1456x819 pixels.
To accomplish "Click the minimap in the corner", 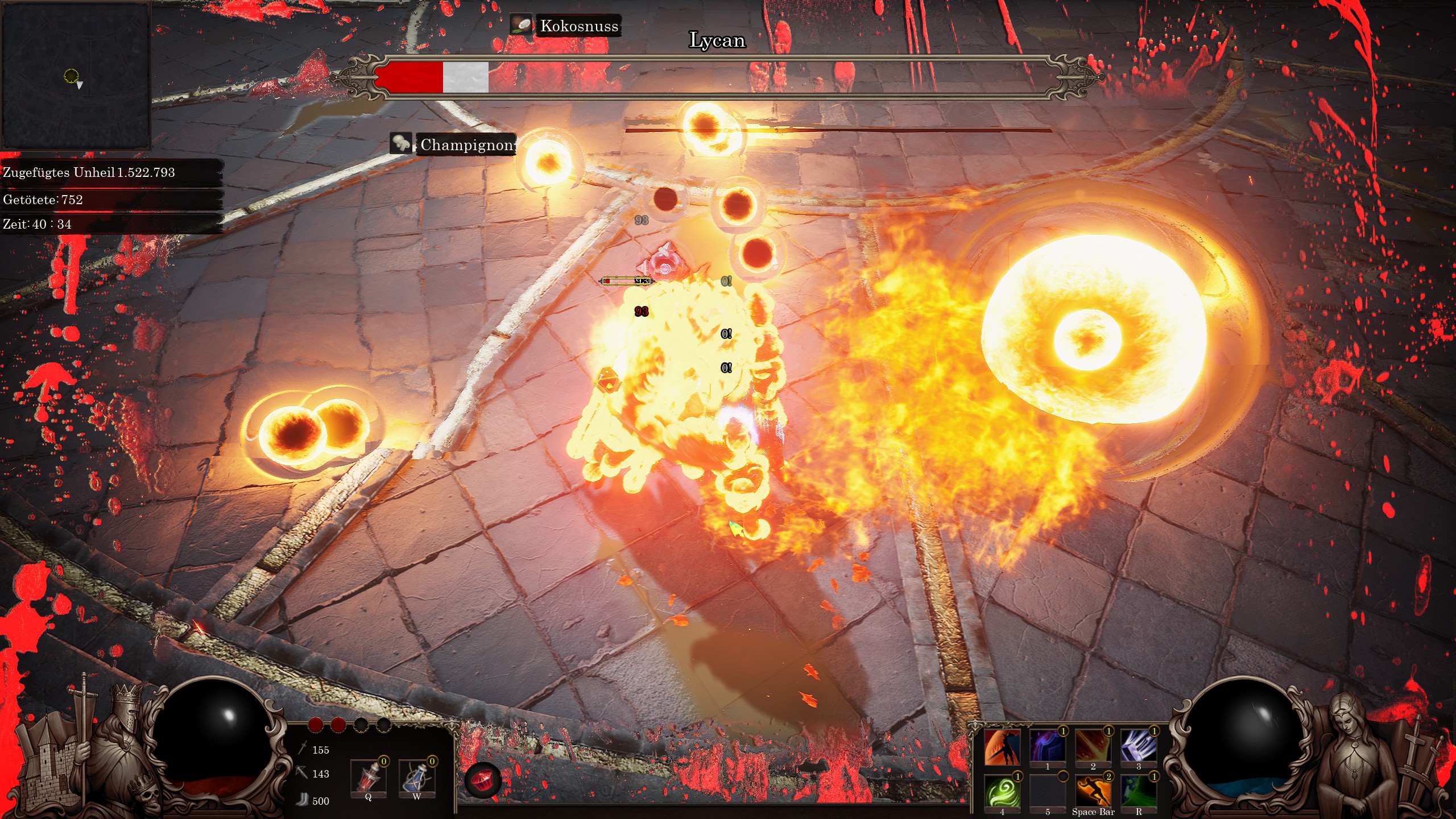I will 76,76.
